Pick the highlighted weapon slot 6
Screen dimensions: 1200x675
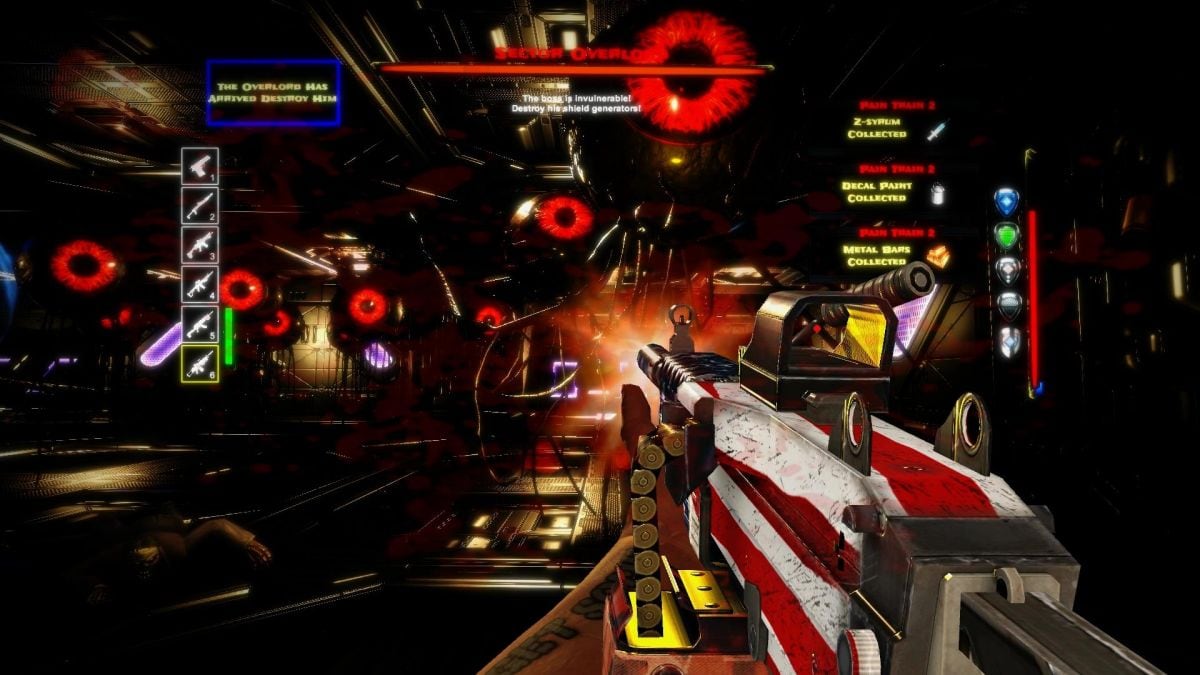coord(199,364)
